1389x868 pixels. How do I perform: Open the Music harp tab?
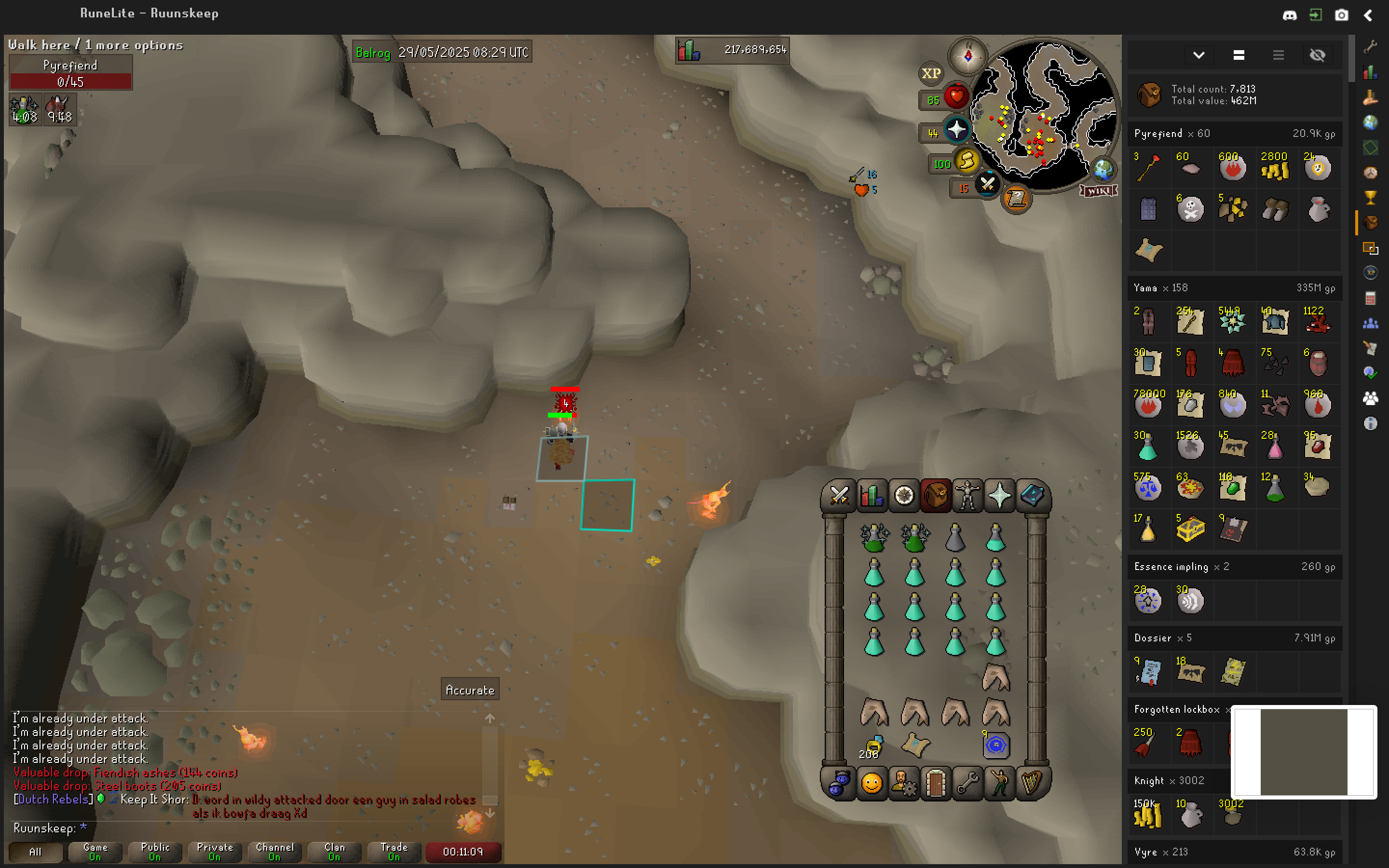pos(1032,783)
